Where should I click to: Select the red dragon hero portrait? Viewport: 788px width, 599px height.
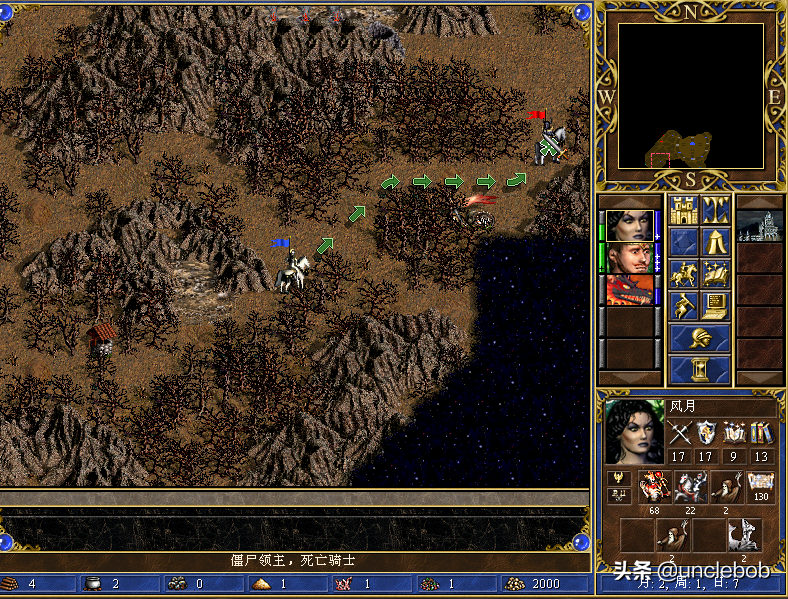click(x=630, y=290)
